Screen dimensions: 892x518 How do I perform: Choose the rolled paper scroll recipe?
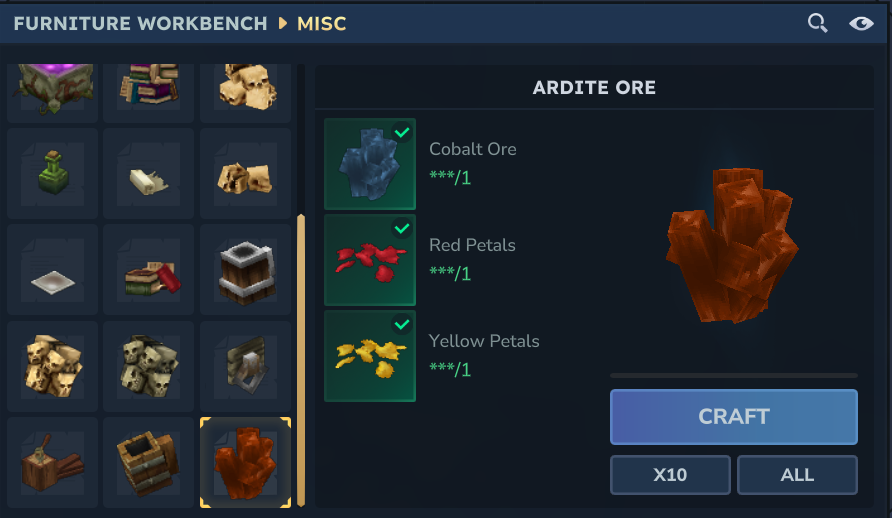click(x=149, y=176)
